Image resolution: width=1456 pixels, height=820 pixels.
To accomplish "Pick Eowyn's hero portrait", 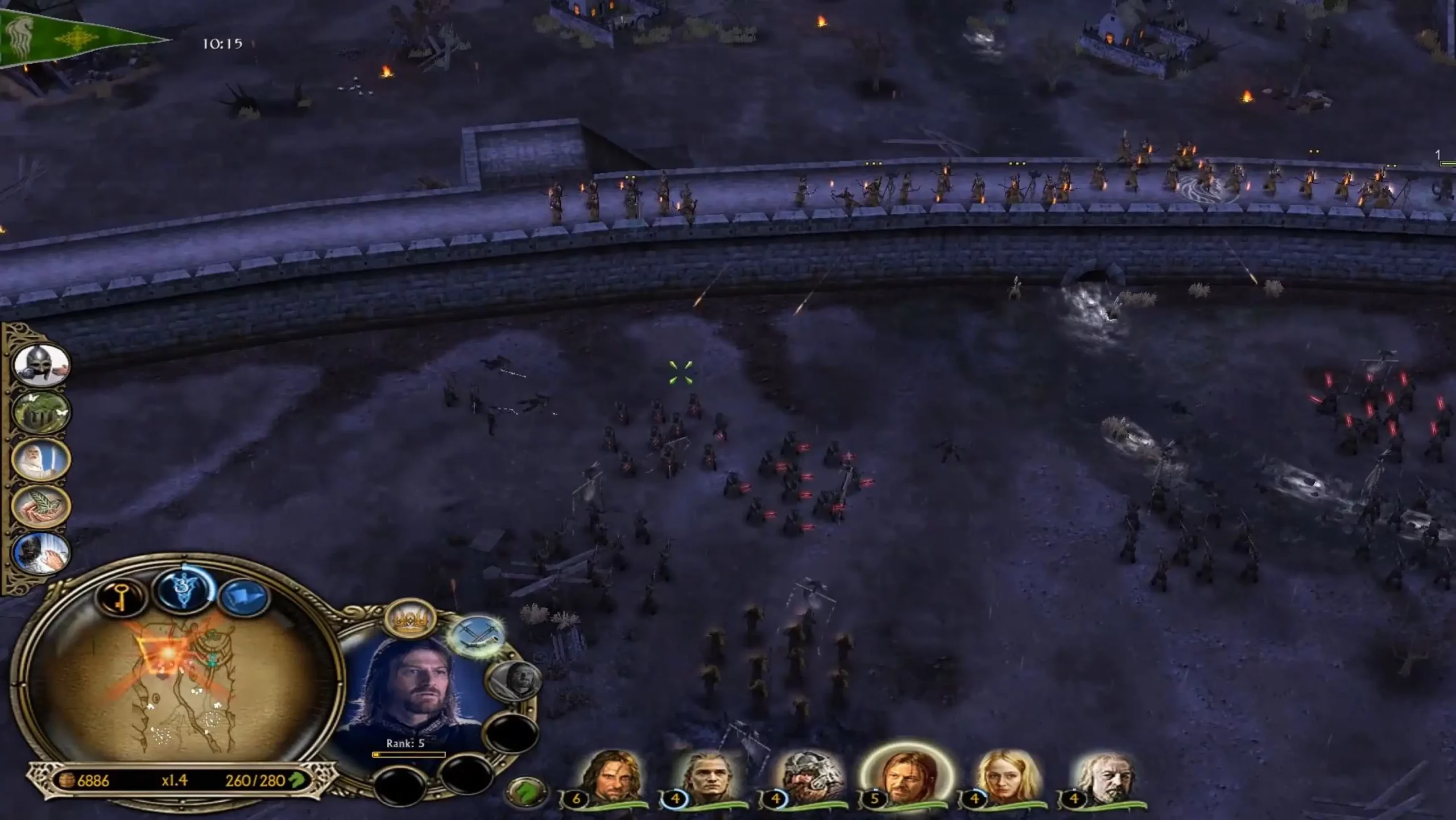I will [x=1007, y=777].
